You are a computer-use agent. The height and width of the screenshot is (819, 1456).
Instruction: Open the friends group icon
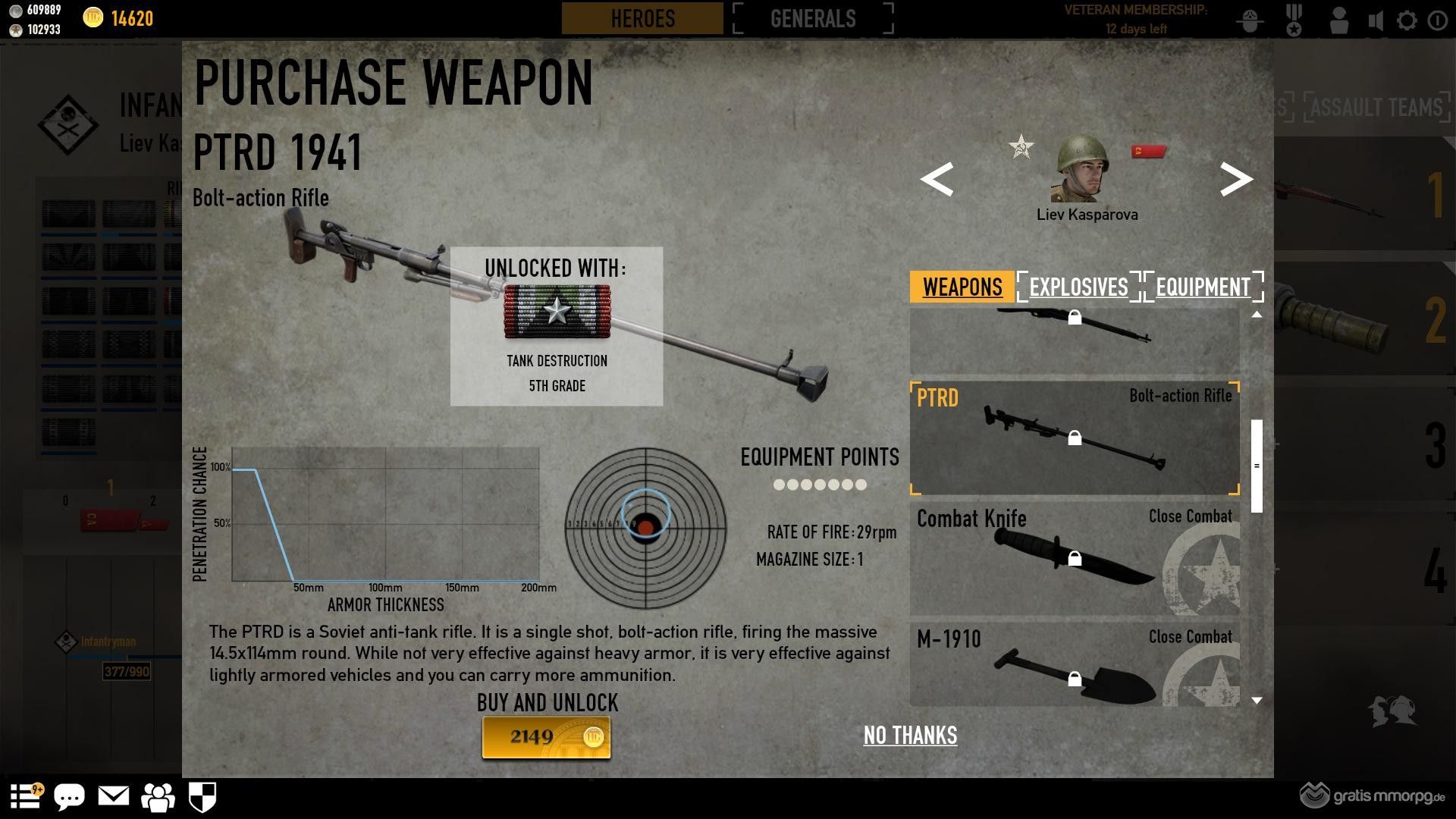tap(158, 797)
